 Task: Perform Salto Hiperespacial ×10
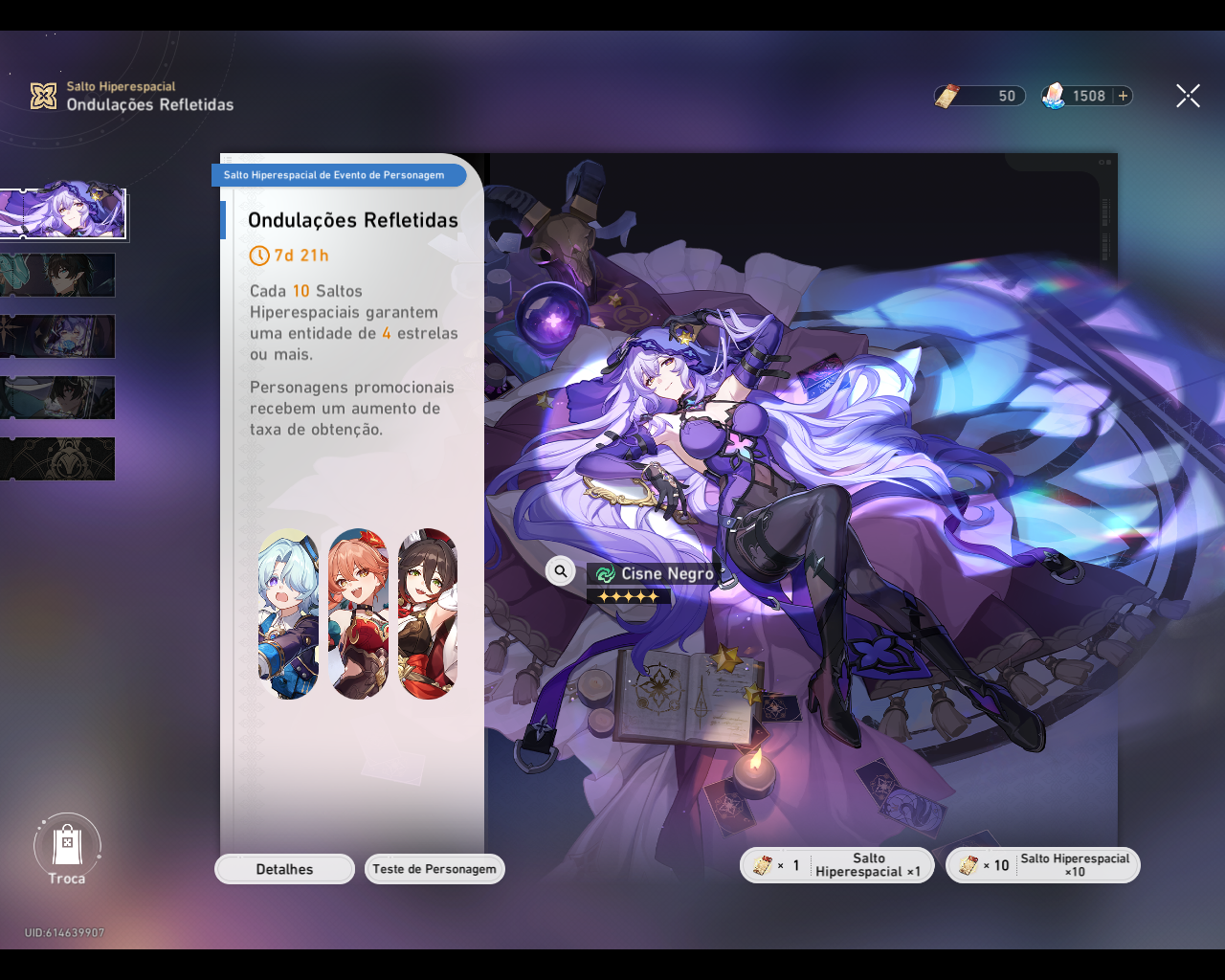coord(1042,864)
